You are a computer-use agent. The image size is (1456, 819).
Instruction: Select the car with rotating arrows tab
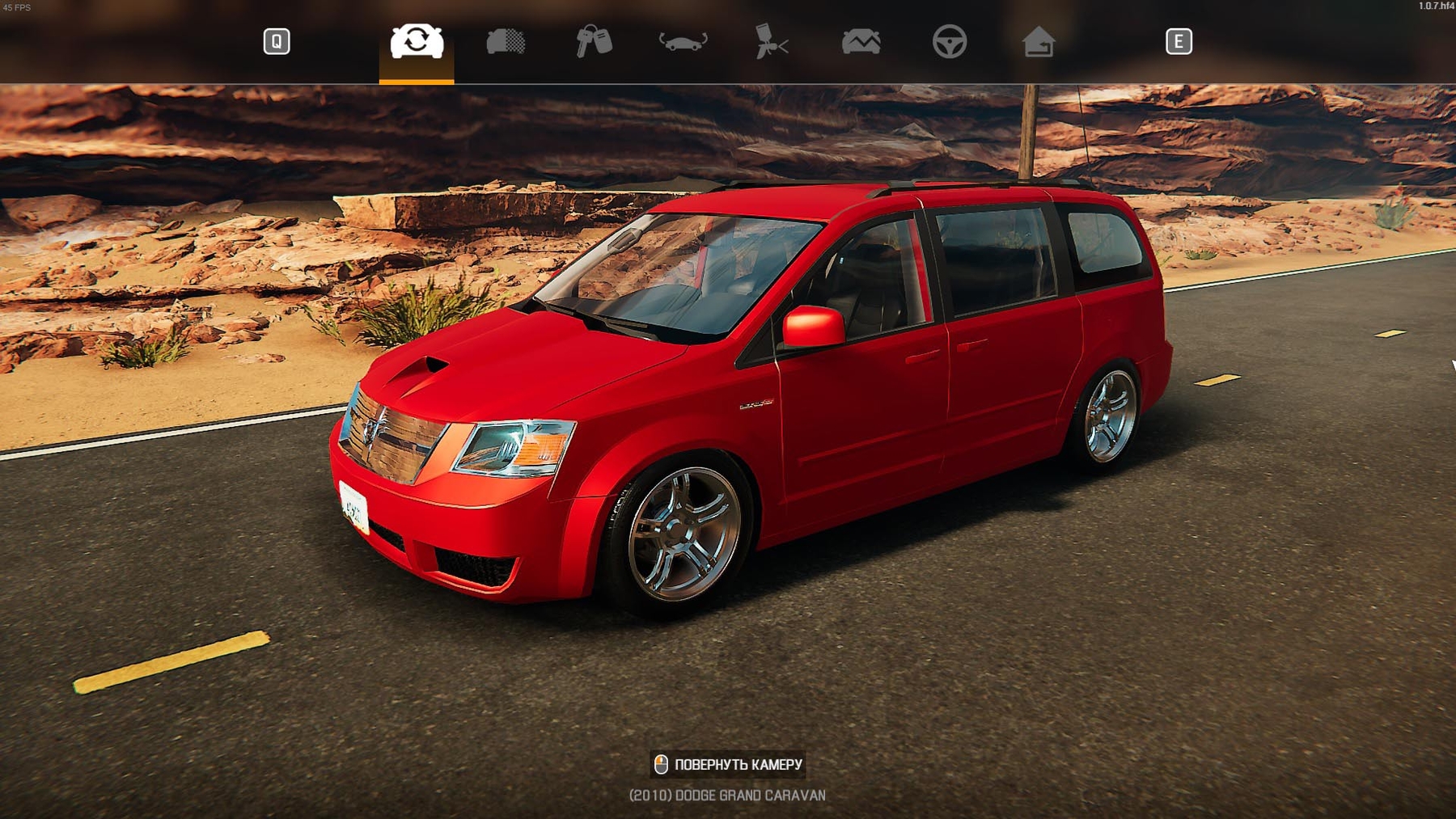click(417, 41)
